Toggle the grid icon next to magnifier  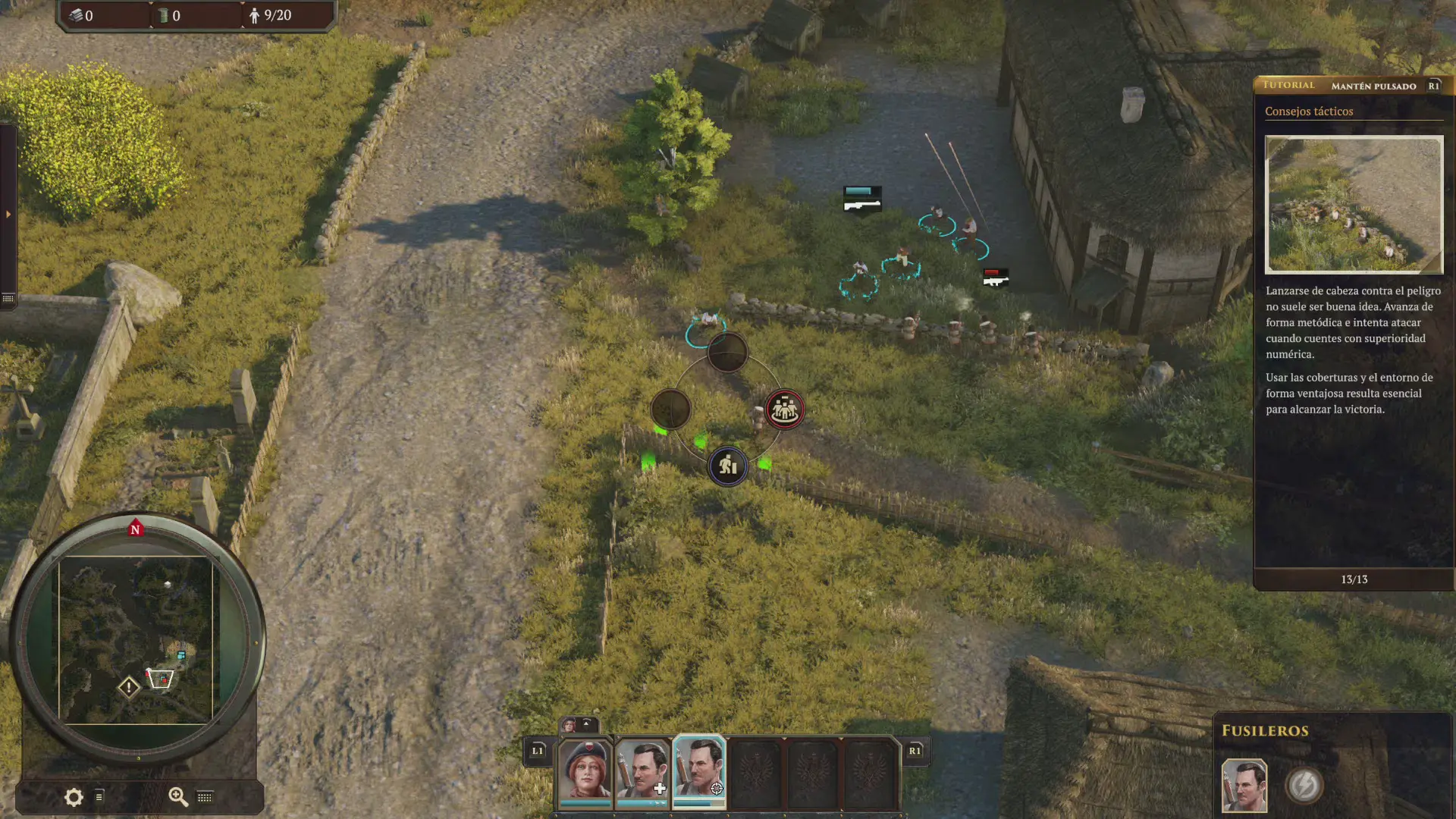(x=205, y=797)
